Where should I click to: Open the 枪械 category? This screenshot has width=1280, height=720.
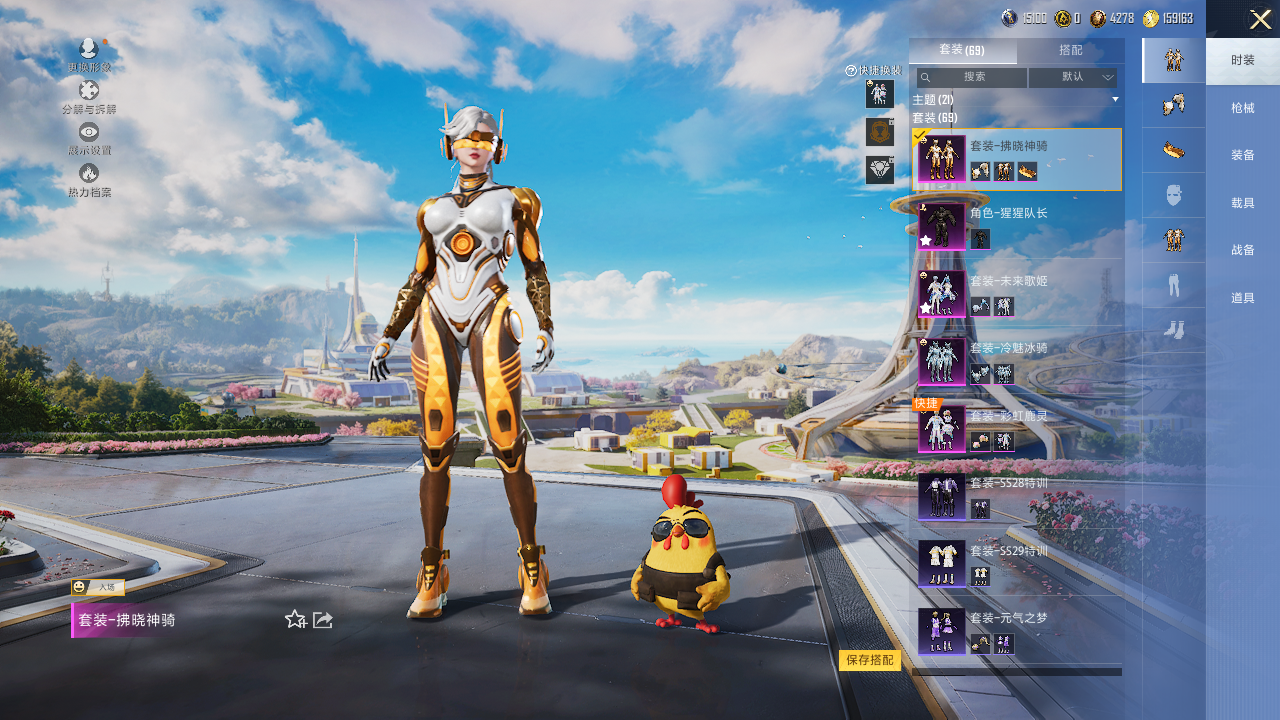[1242, 107]
